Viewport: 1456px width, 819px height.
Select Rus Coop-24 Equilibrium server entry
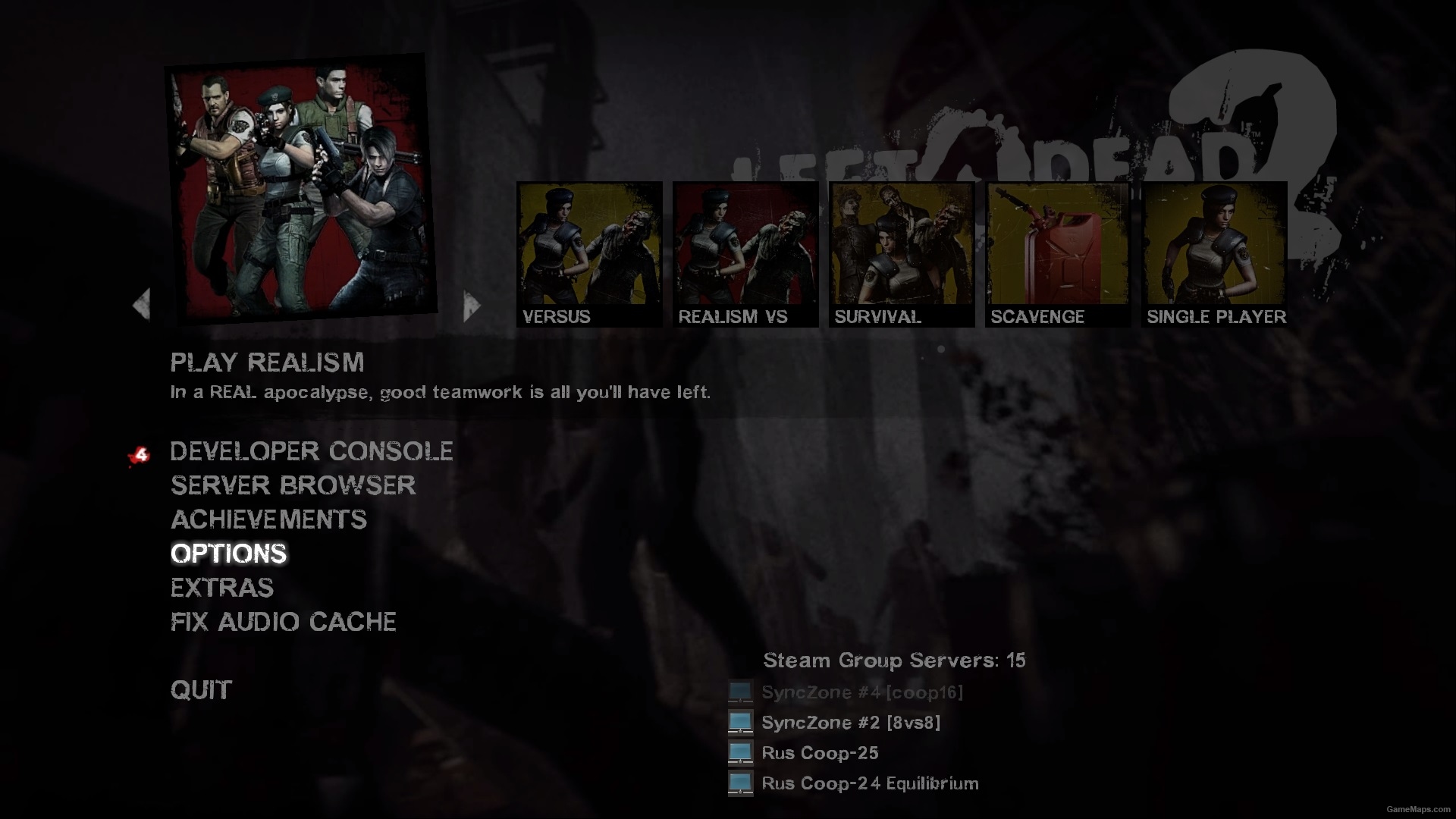869,783
